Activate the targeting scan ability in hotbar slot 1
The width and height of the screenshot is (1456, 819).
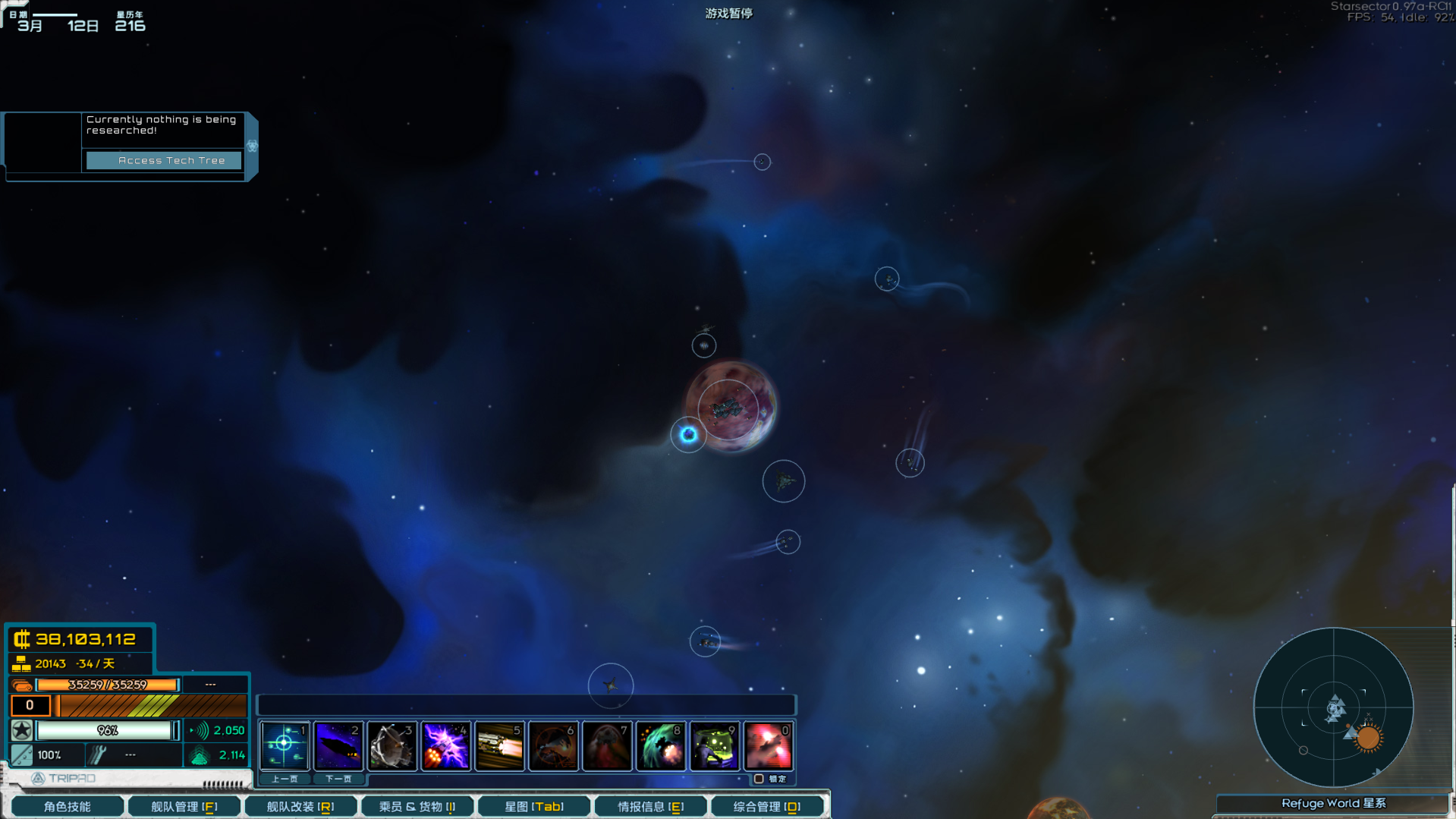(284, 746)
